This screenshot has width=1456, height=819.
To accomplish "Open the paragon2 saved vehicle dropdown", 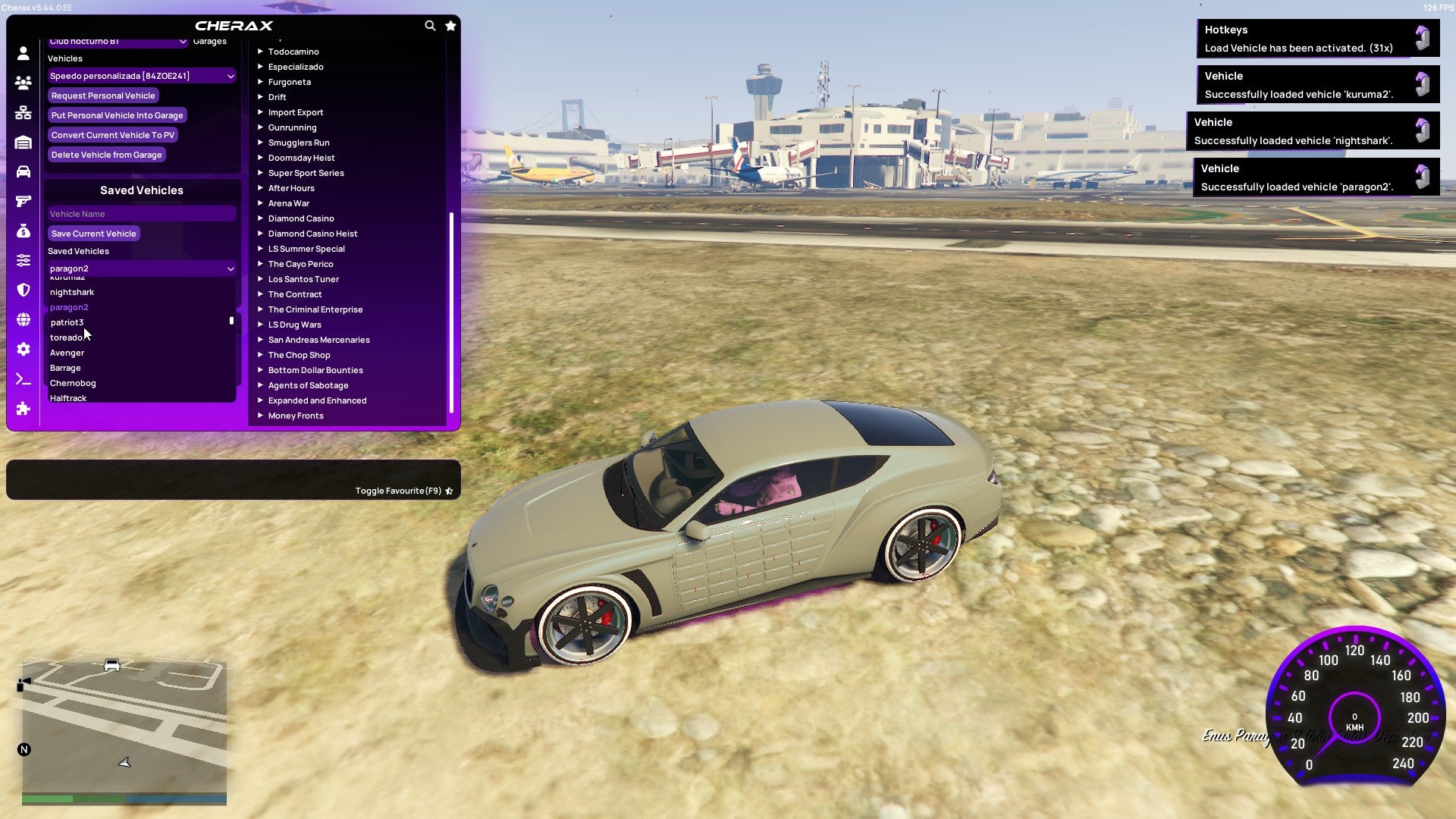I will (x=141, y=268).
